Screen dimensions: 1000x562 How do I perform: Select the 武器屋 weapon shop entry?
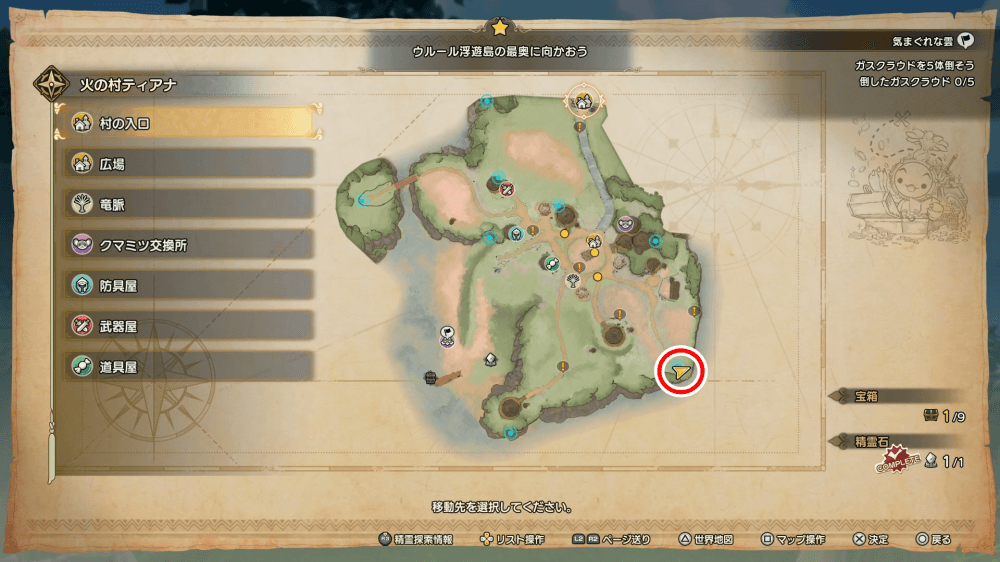point(190,325)
